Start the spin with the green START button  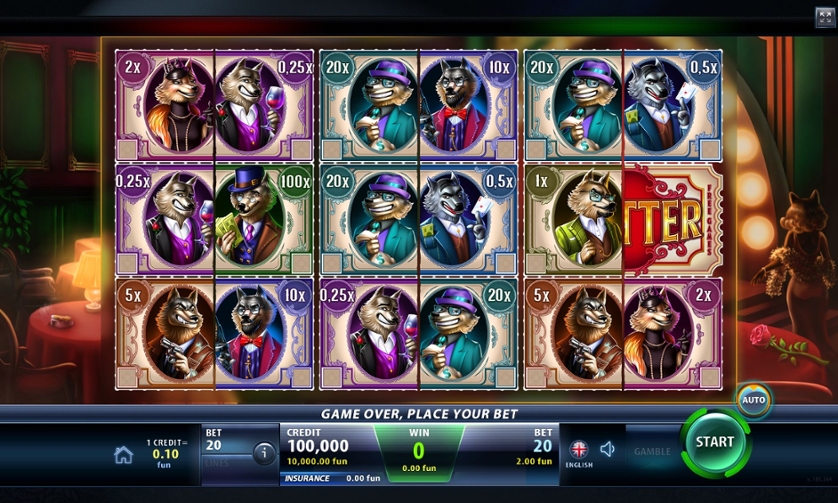click(x=715, y=441)
